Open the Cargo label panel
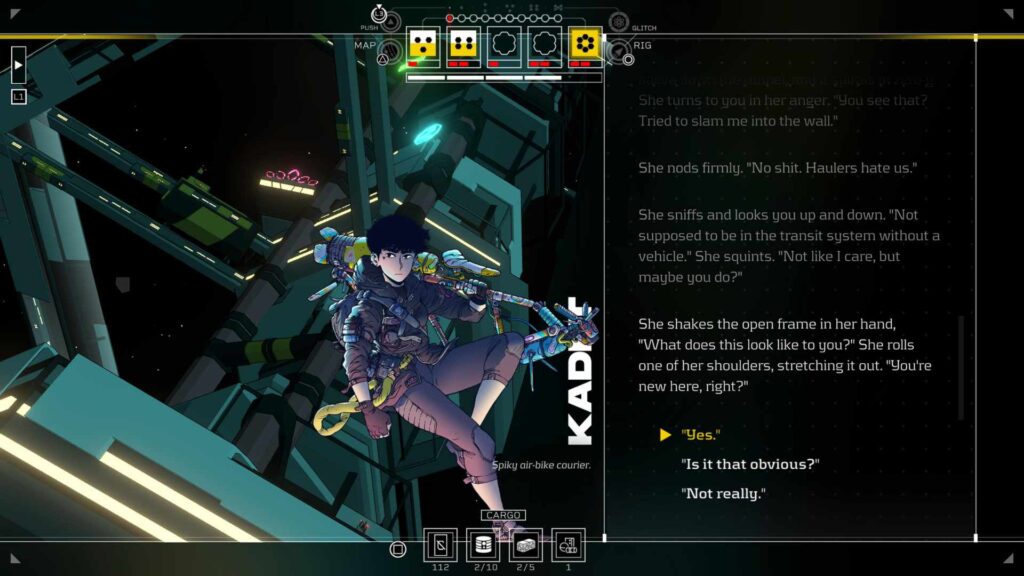Screen dimensions: 1024x576 pyautogui.click(x=503, y=515)
